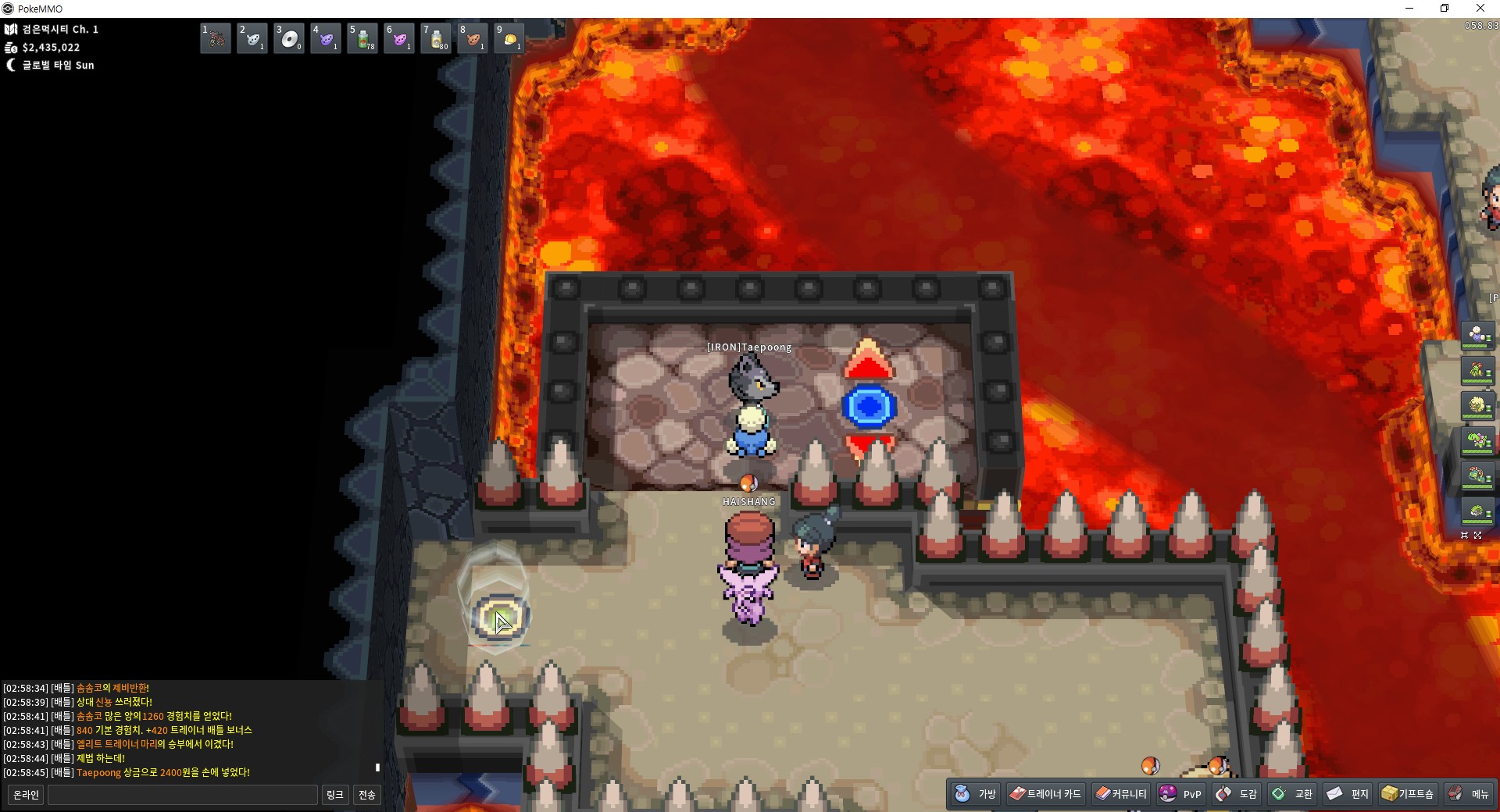Open the 편지 mail inbox

(1348, 794)
